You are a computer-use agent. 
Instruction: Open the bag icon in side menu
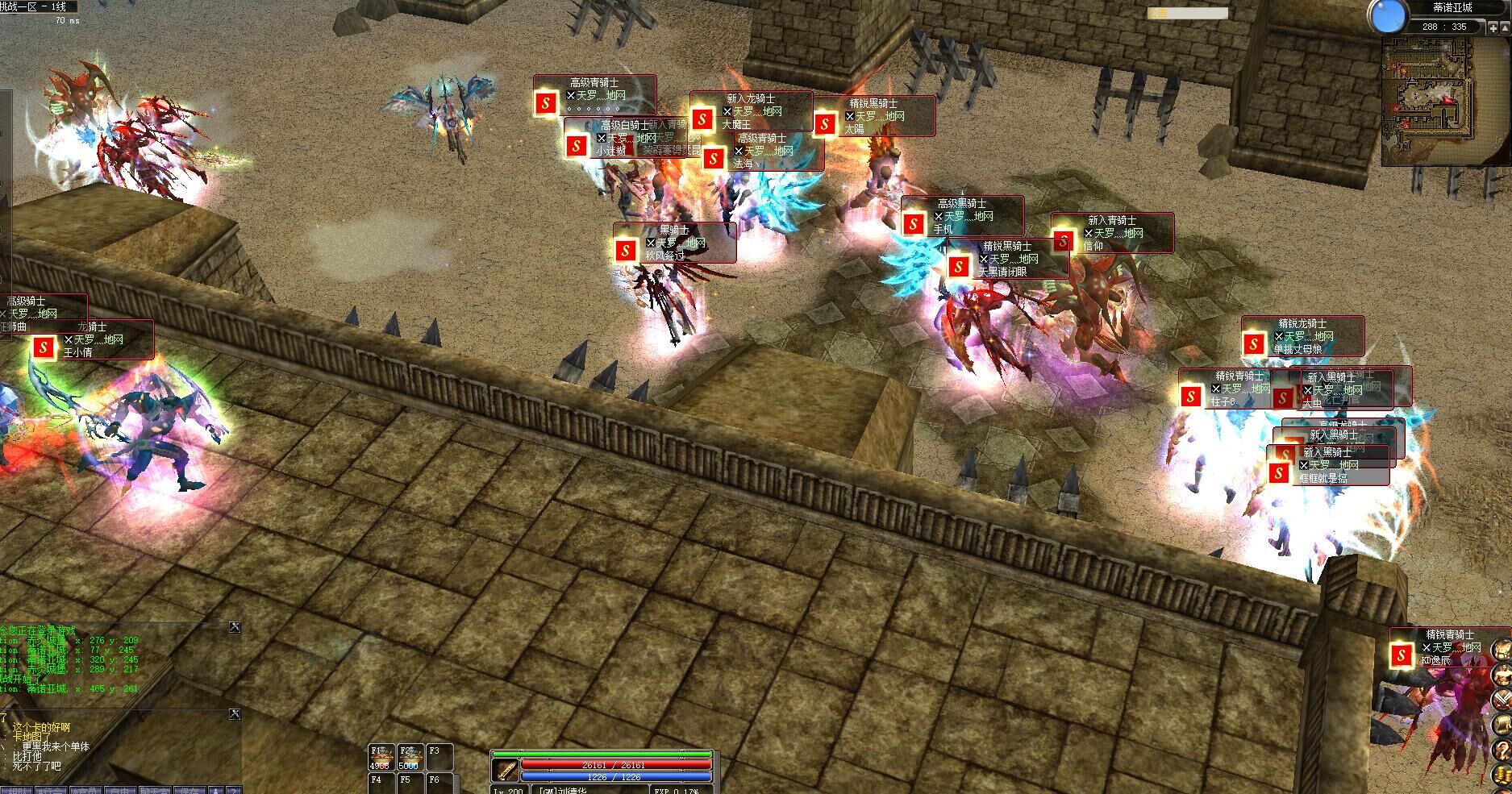1502,649
